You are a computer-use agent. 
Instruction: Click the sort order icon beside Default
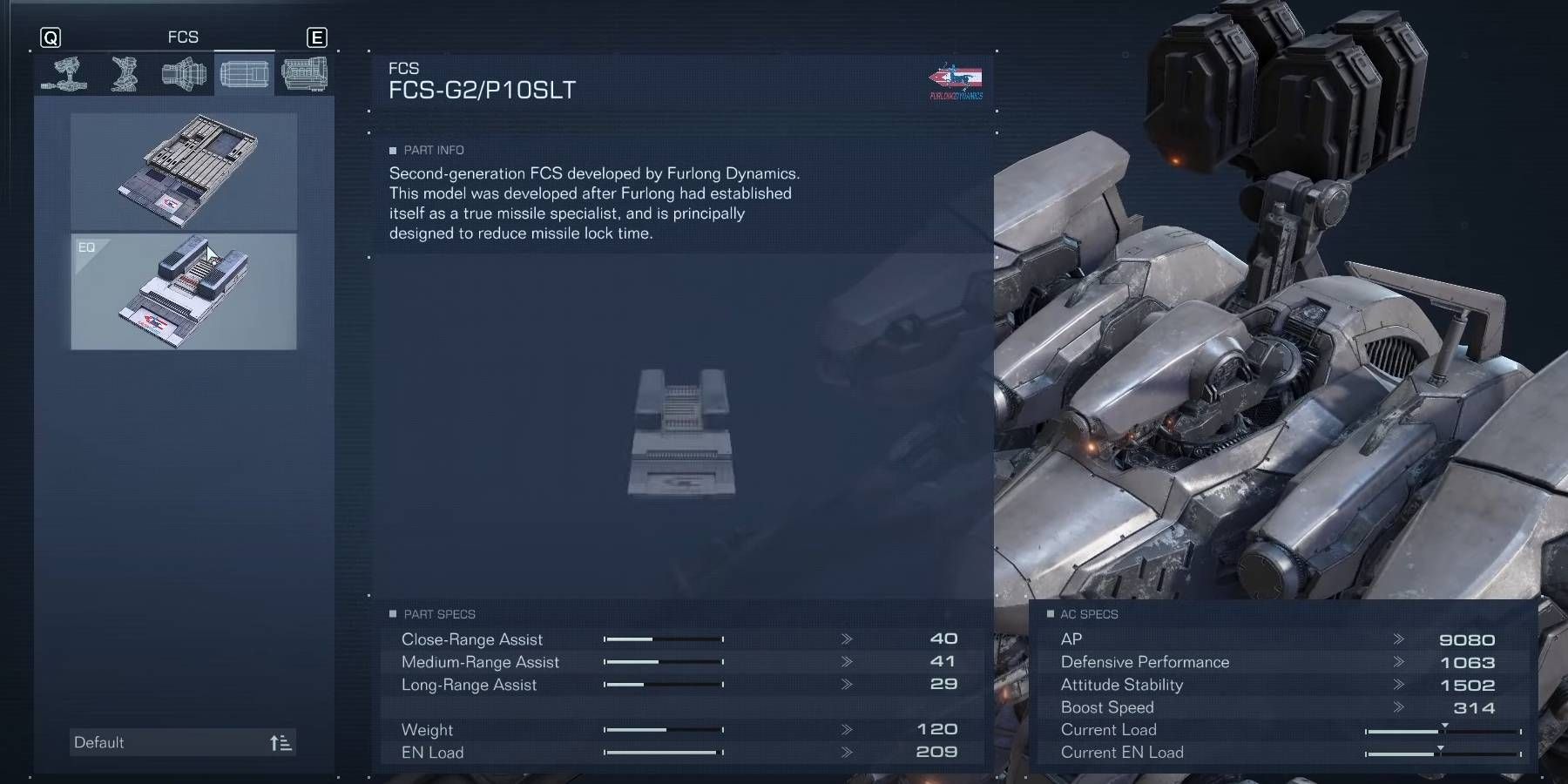point(280,741)
